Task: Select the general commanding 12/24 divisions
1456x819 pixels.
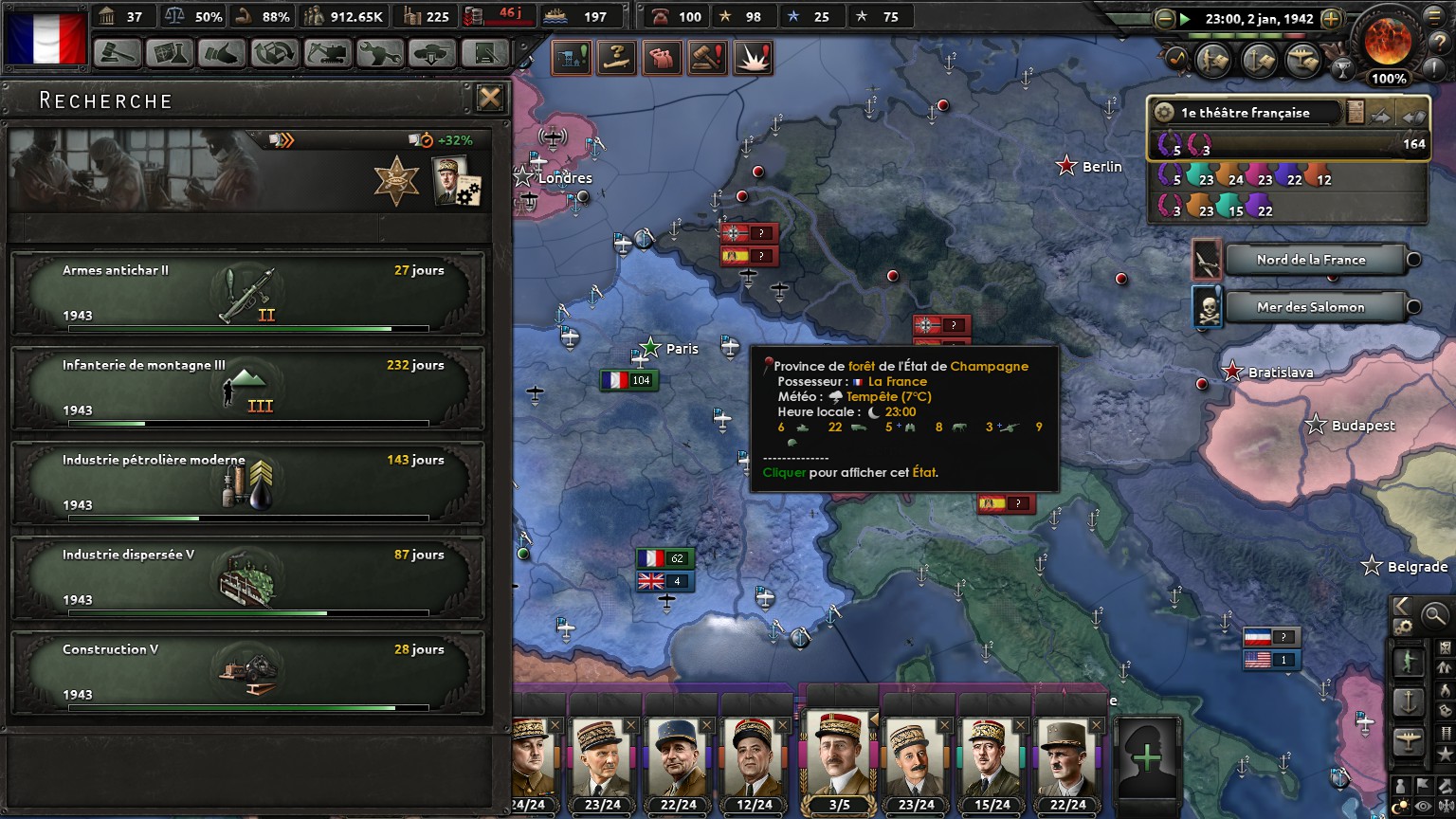Action: pyautogui.click(x=755, y=761)
